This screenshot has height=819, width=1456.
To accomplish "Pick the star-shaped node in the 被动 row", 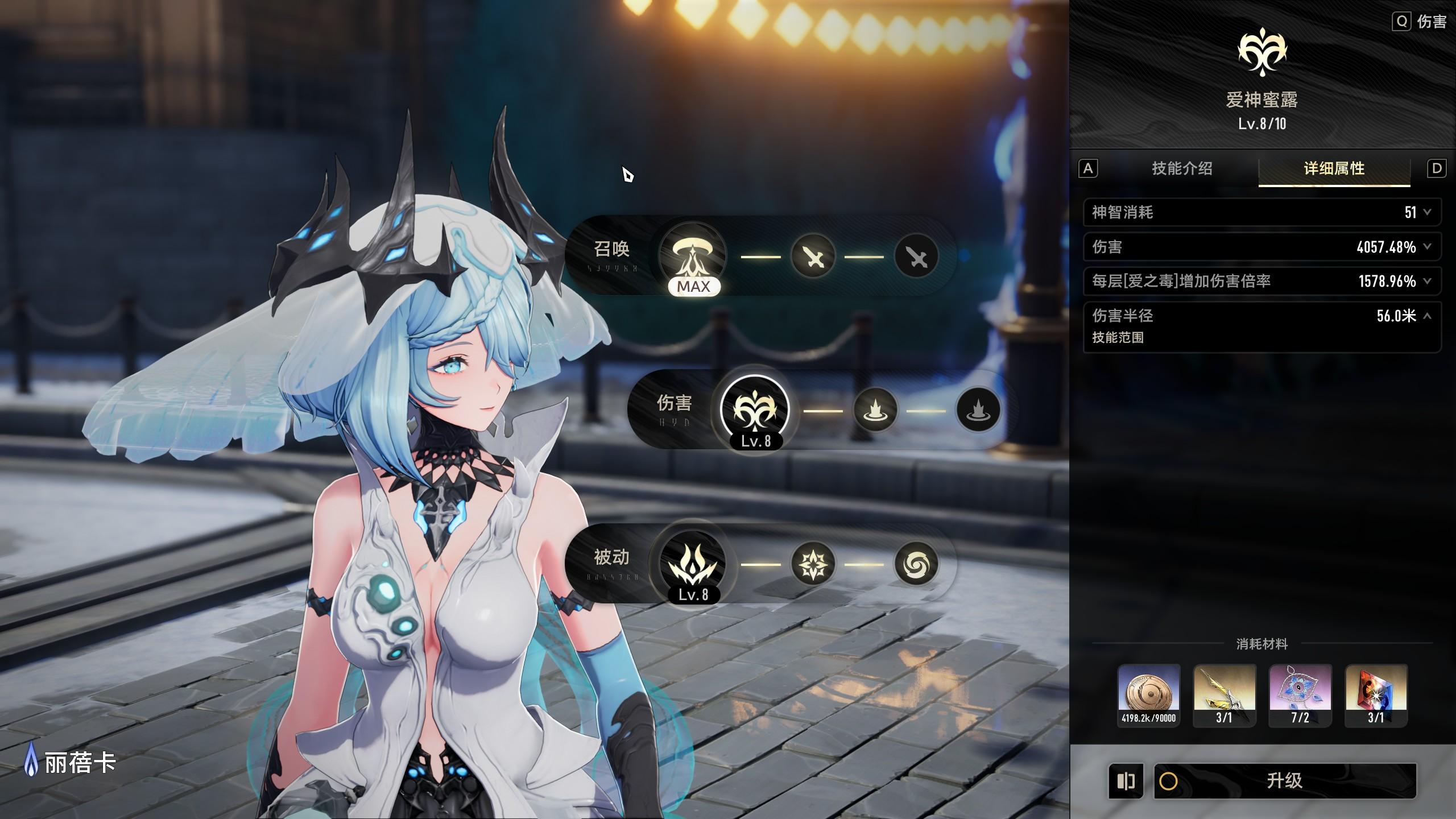I will click(x=813, y=564).
